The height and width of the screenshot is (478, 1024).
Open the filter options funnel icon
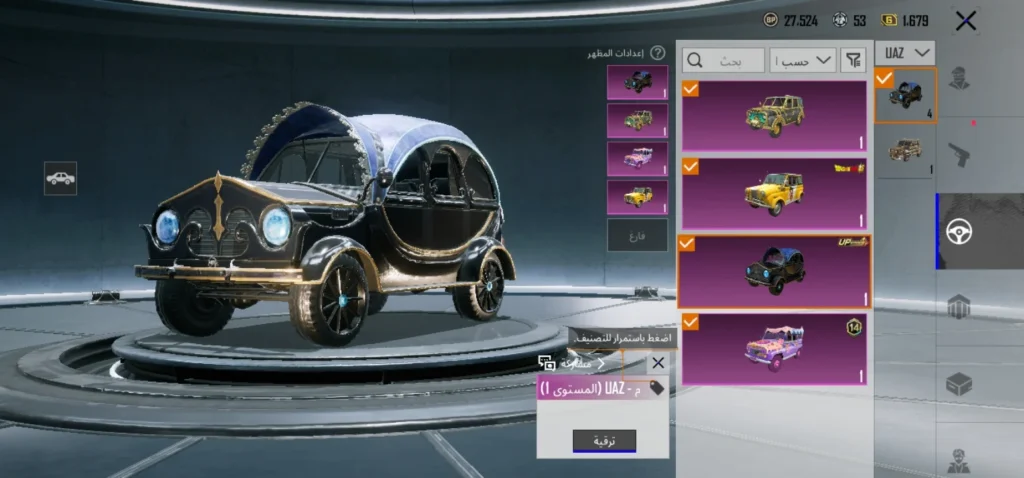click(854, 61)
